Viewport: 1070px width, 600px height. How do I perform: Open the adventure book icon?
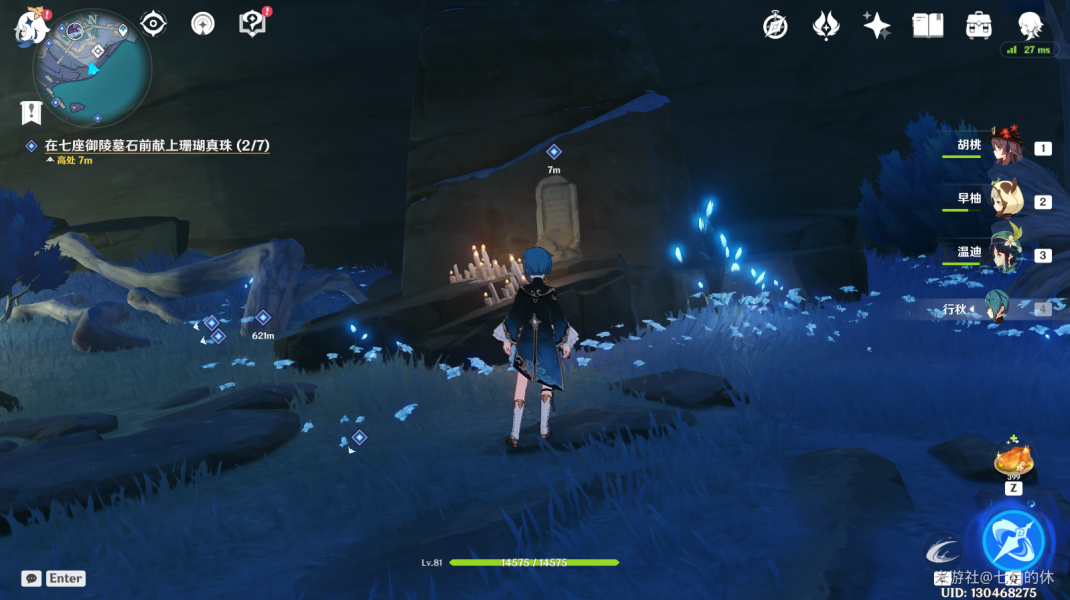coord(928,26)
